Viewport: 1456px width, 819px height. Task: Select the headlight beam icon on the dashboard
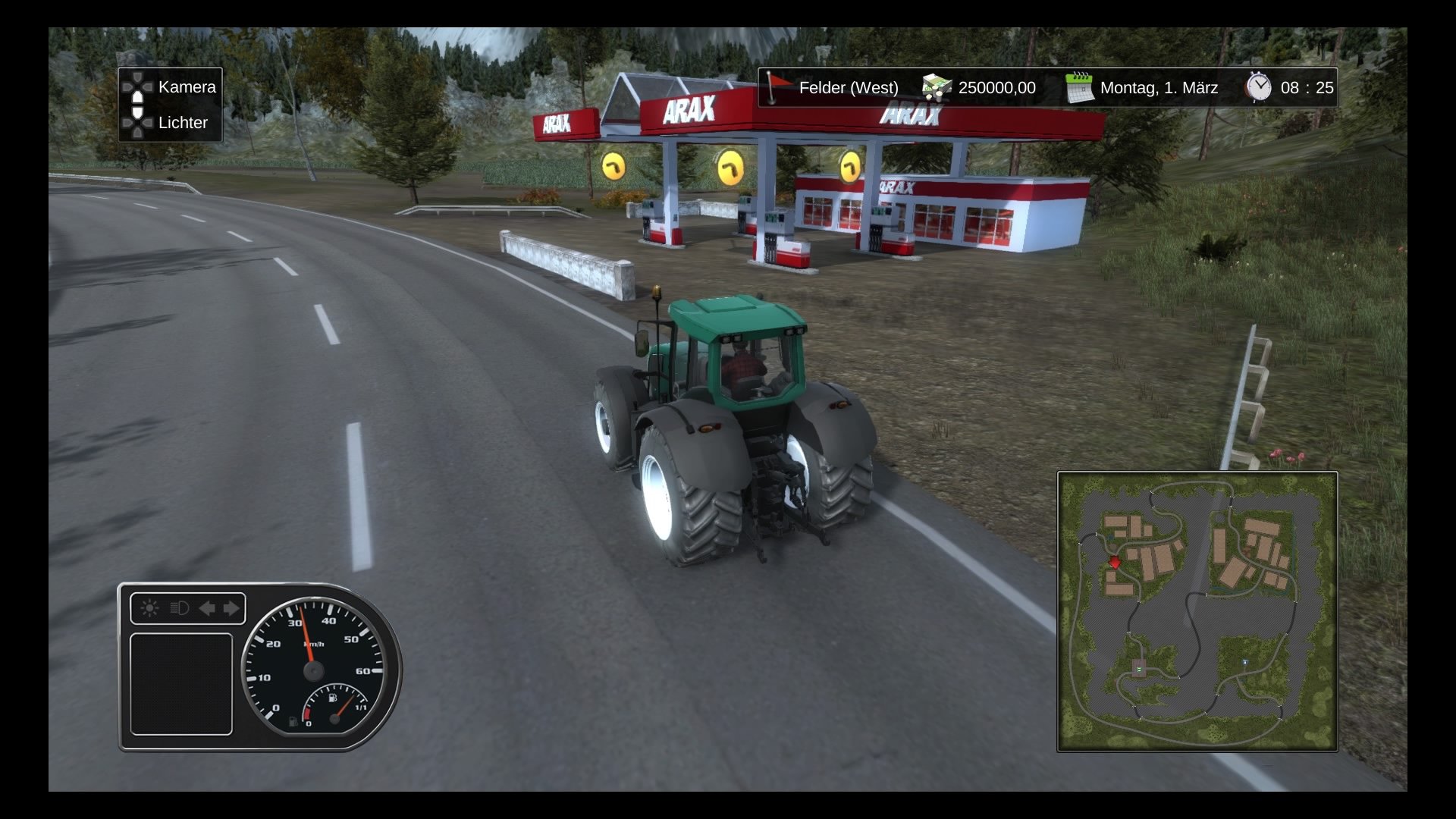click(180, 608)
